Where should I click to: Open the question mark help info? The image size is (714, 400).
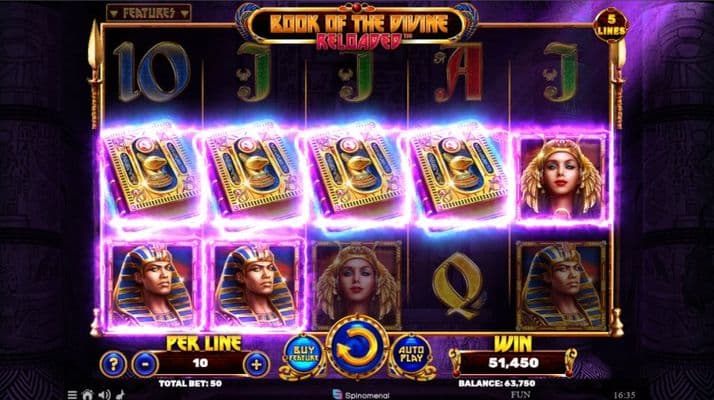117,363
